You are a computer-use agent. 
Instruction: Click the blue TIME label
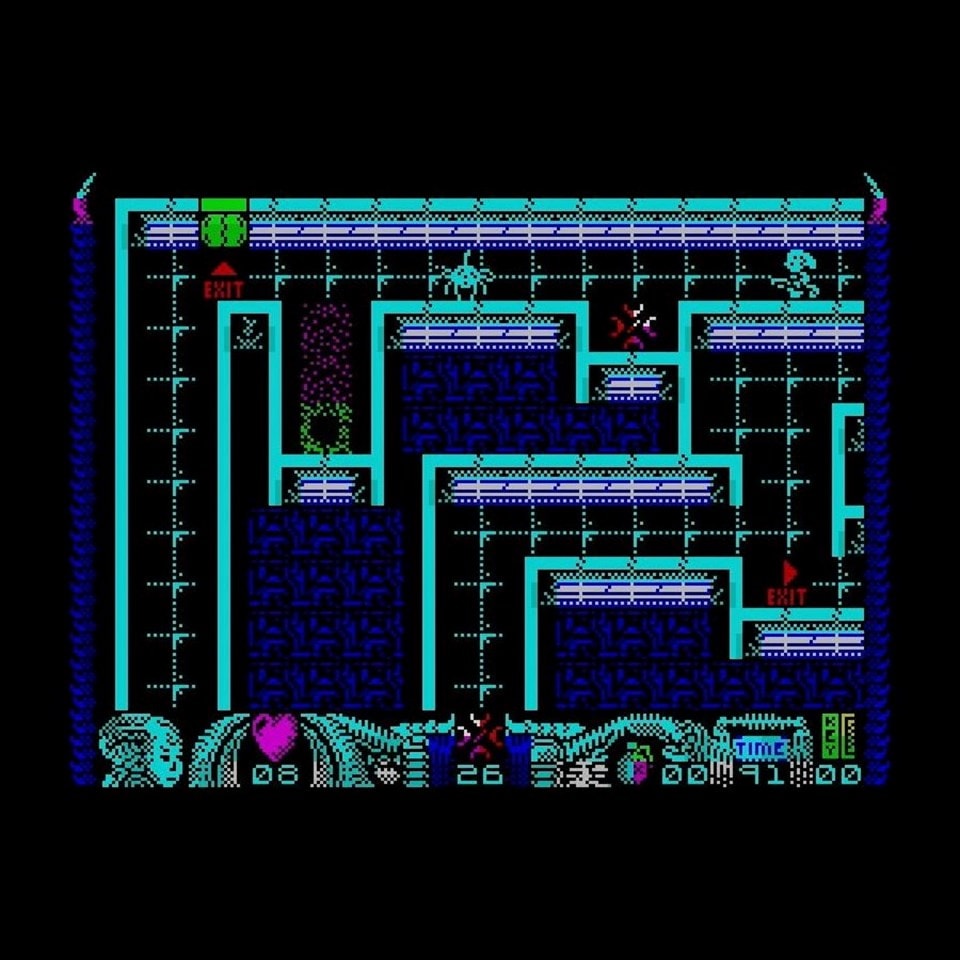click(760, 747)
